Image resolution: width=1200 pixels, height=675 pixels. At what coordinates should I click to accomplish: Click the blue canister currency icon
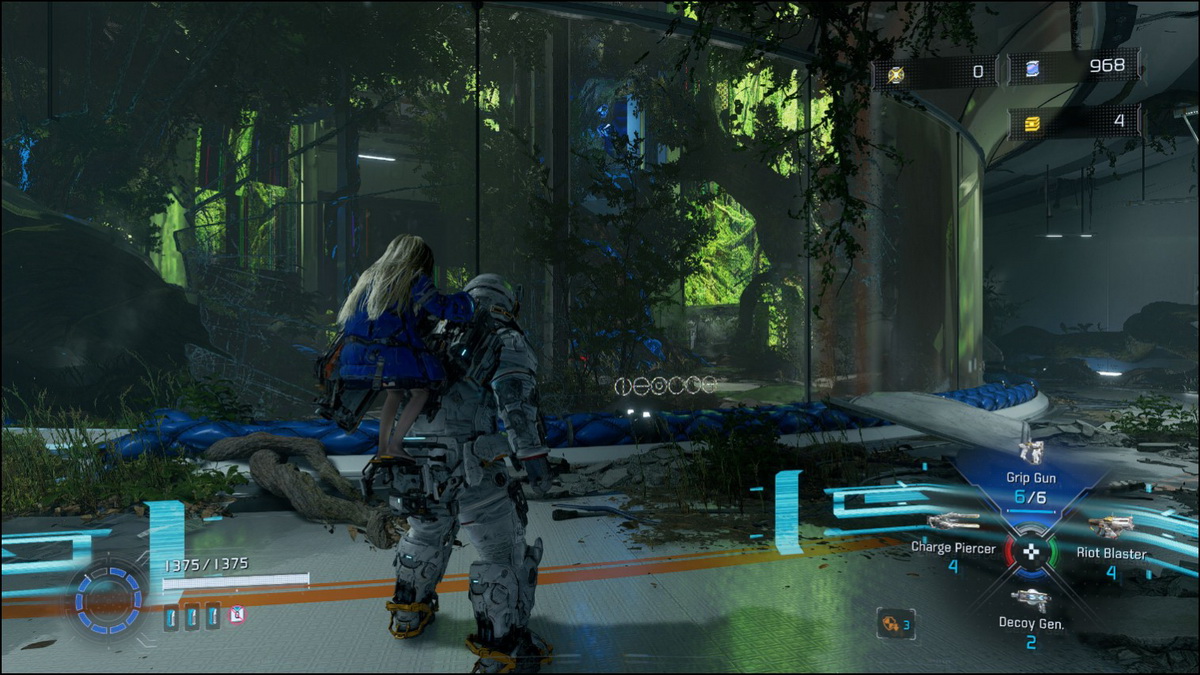tap(1030, 68)
